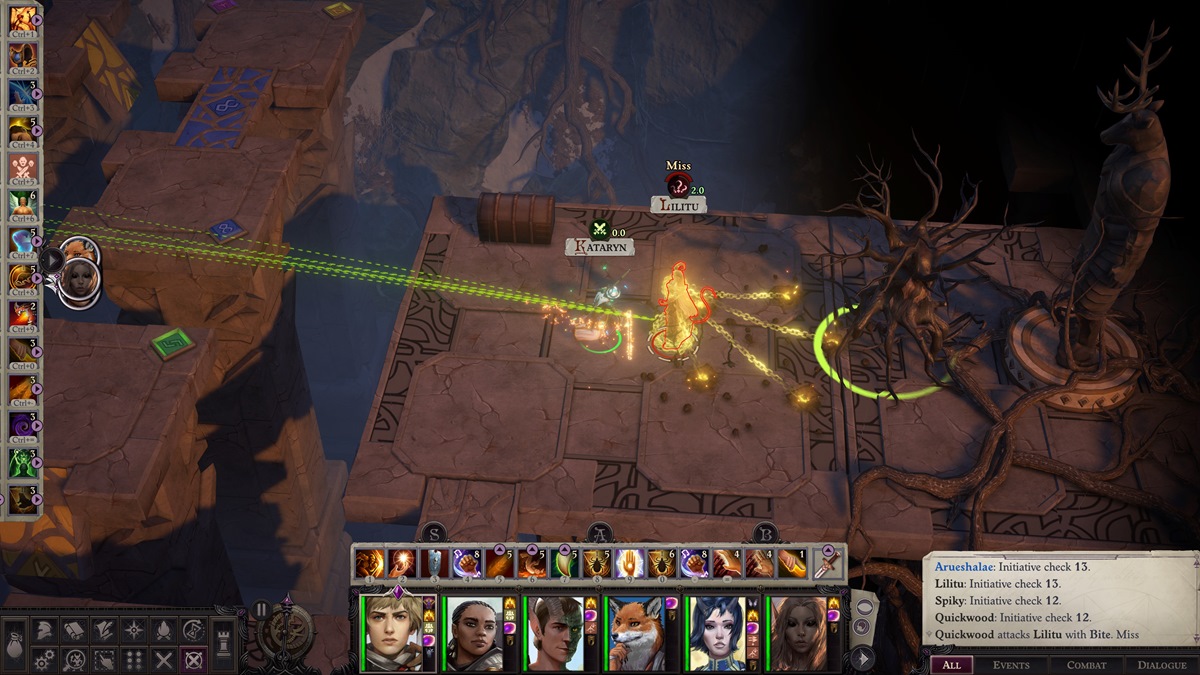
Task: Use the glowing hand ability in hotbar
Action: pos(628,564)
